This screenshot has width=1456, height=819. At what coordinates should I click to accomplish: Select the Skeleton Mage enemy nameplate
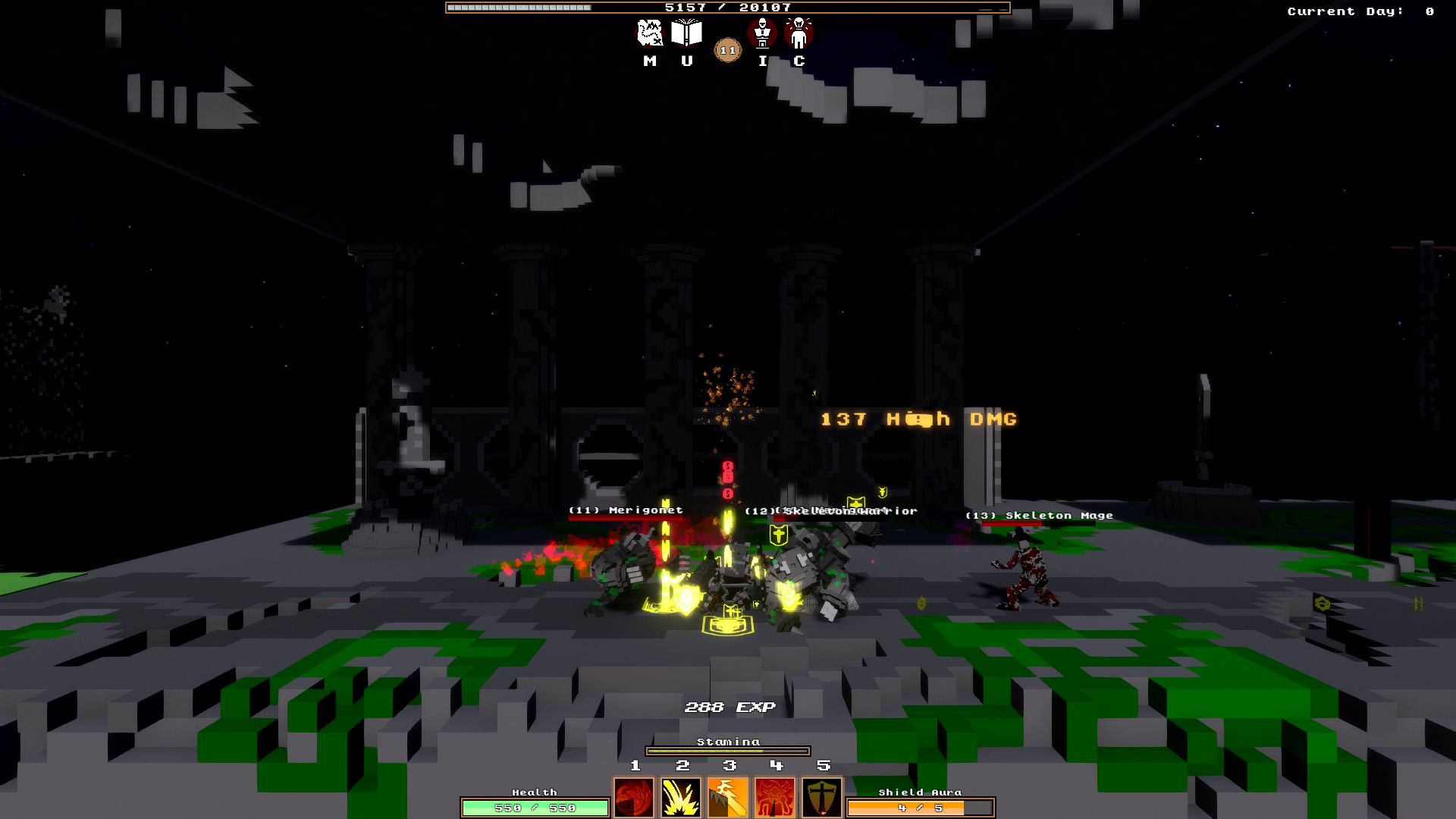[1039, 515]
